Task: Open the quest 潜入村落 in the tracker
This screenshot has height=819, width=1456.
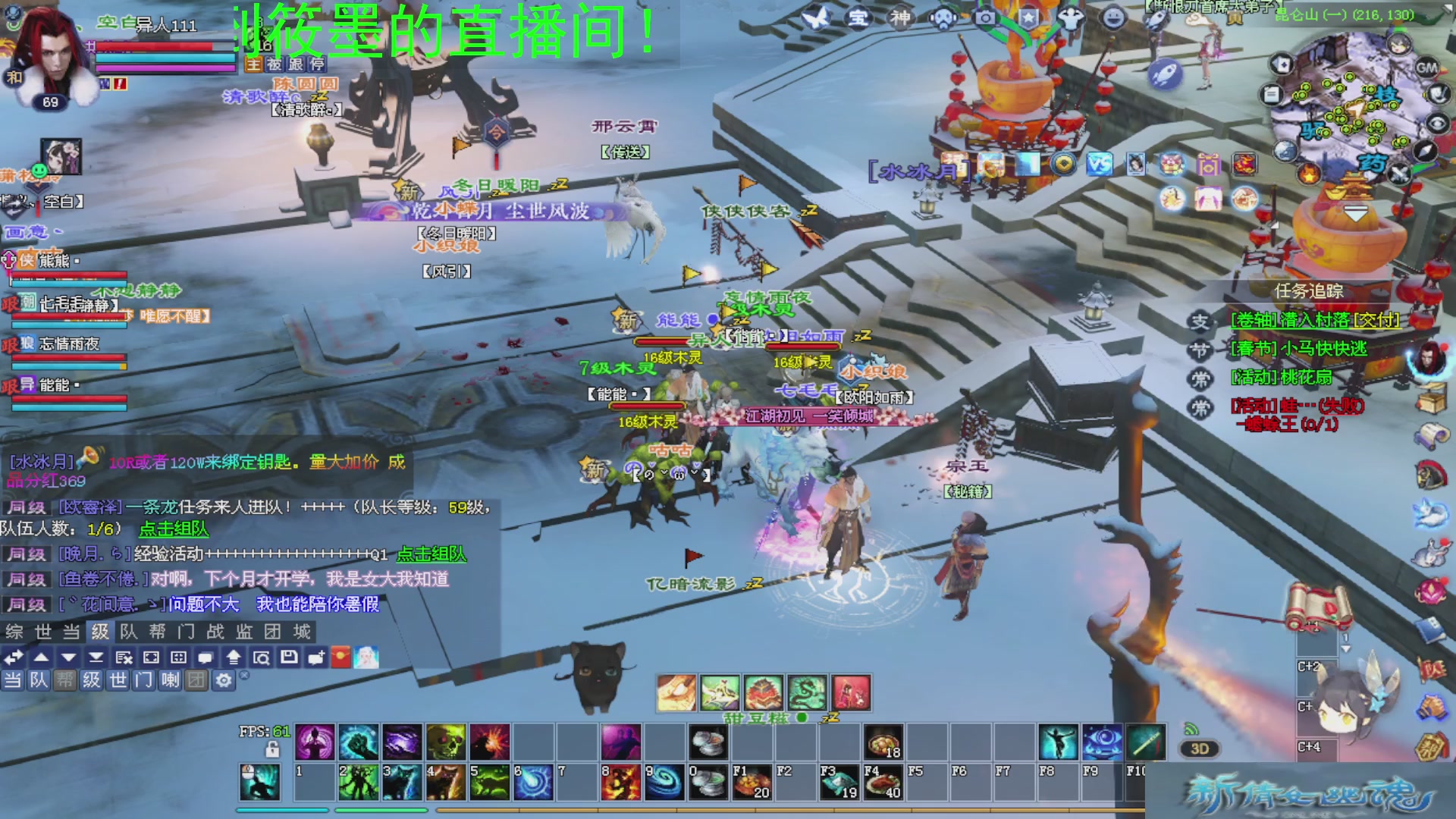Action: tap(1315, 320)
